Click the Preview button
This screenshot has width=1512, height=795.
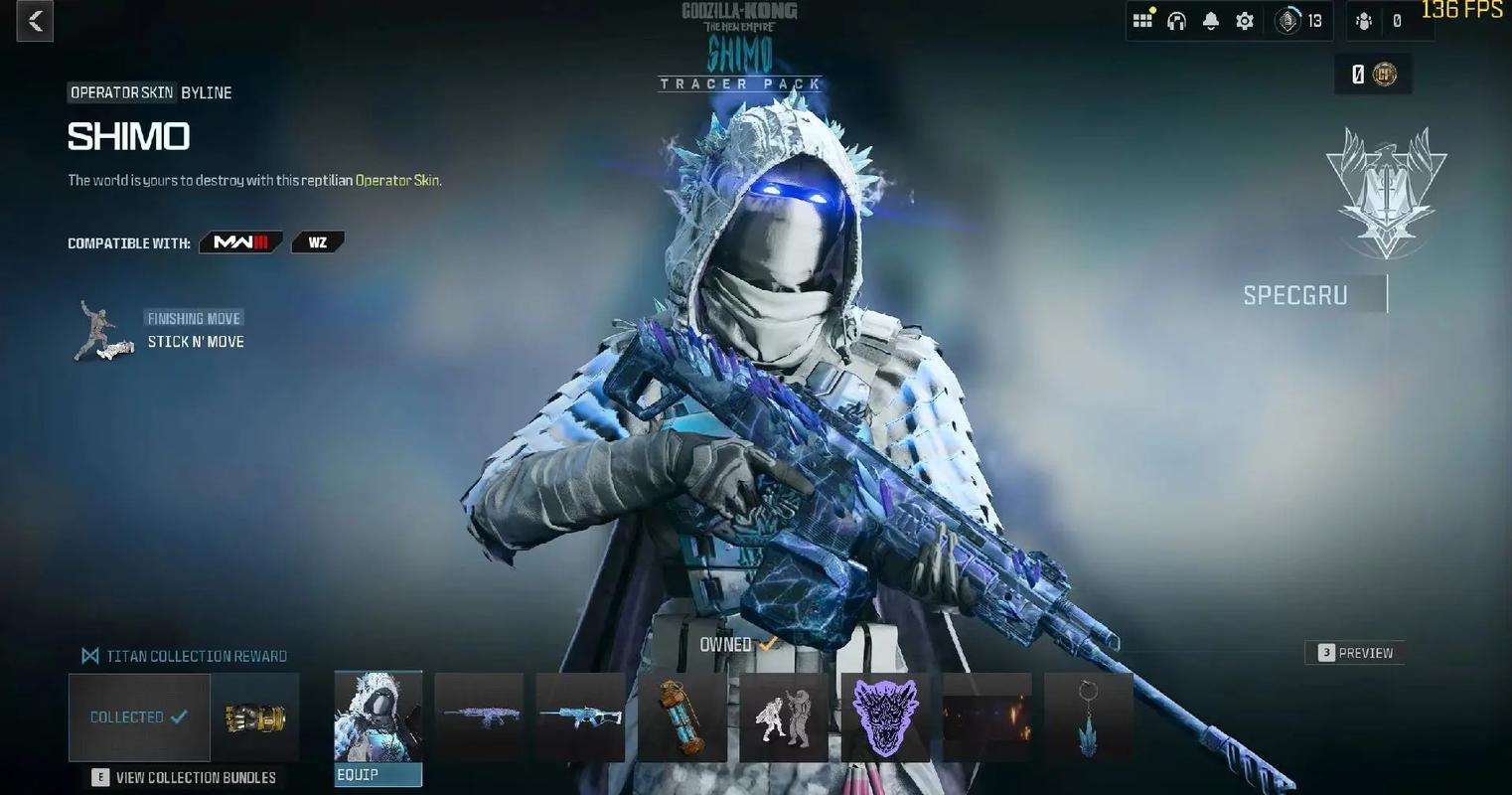[x=1355, y=653]
